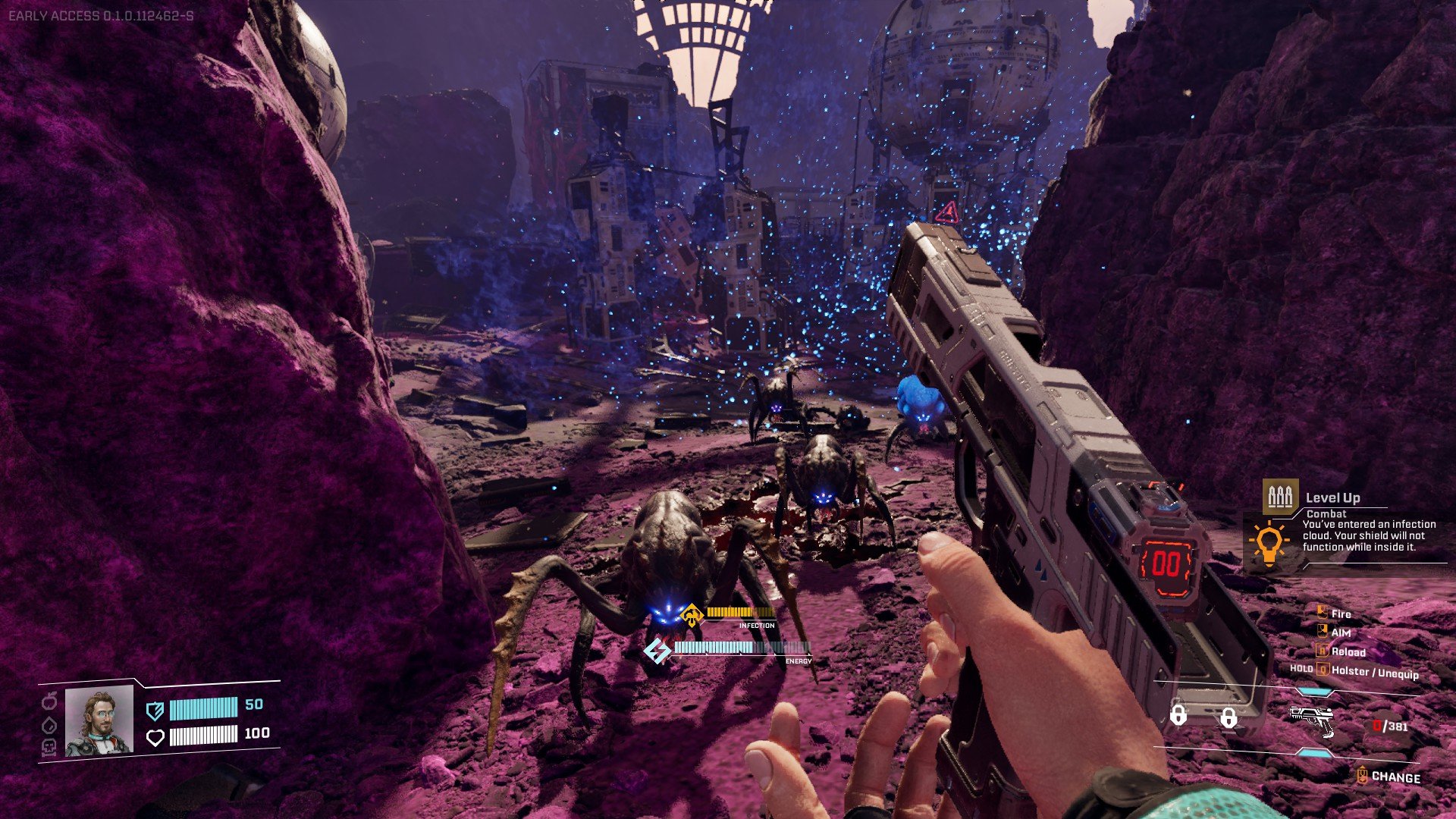Viewport: 1456px width, 819px height.
Task: Click the player character portrait
Action: point(99,721)
